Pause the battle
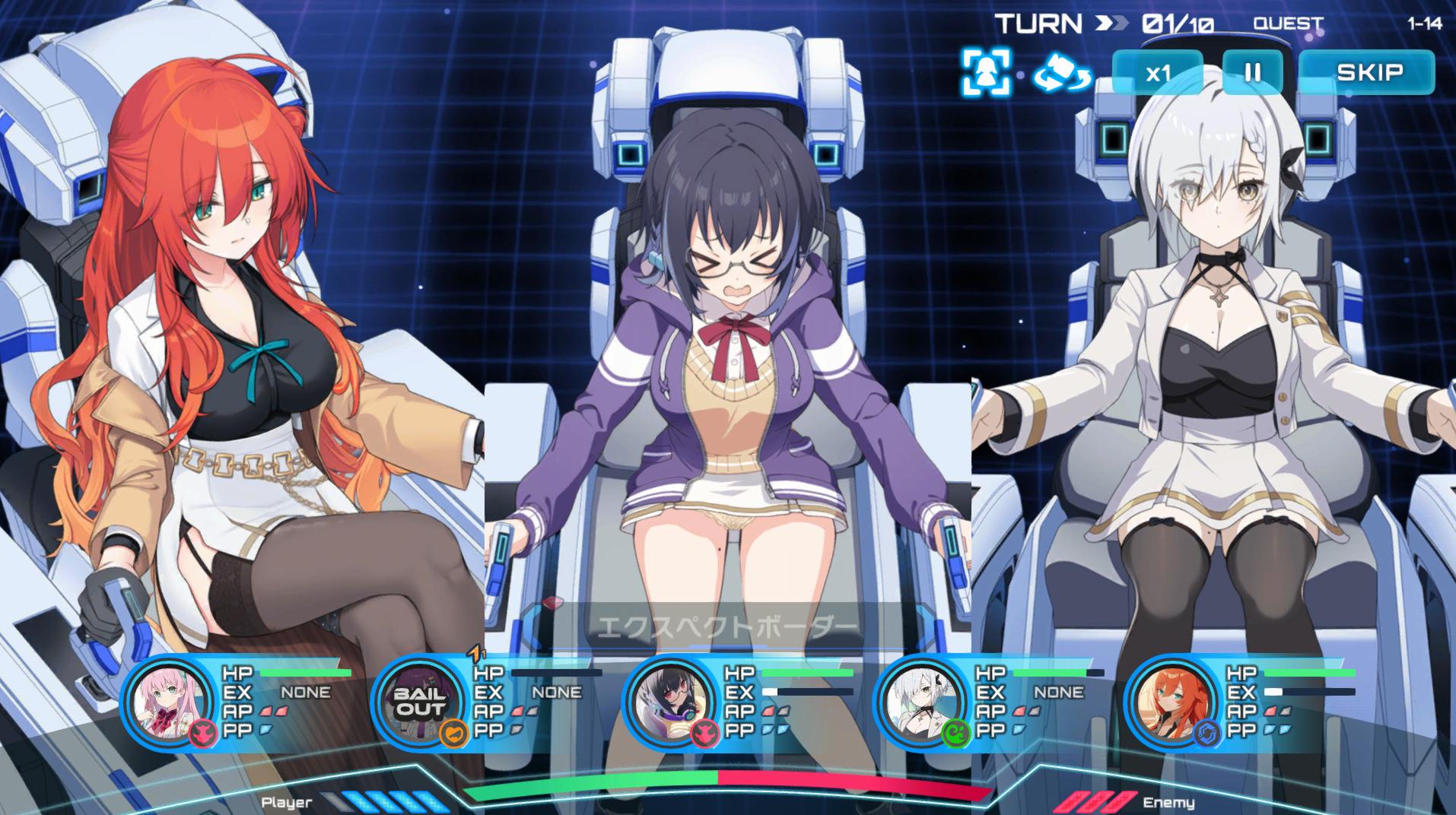 1252,73
